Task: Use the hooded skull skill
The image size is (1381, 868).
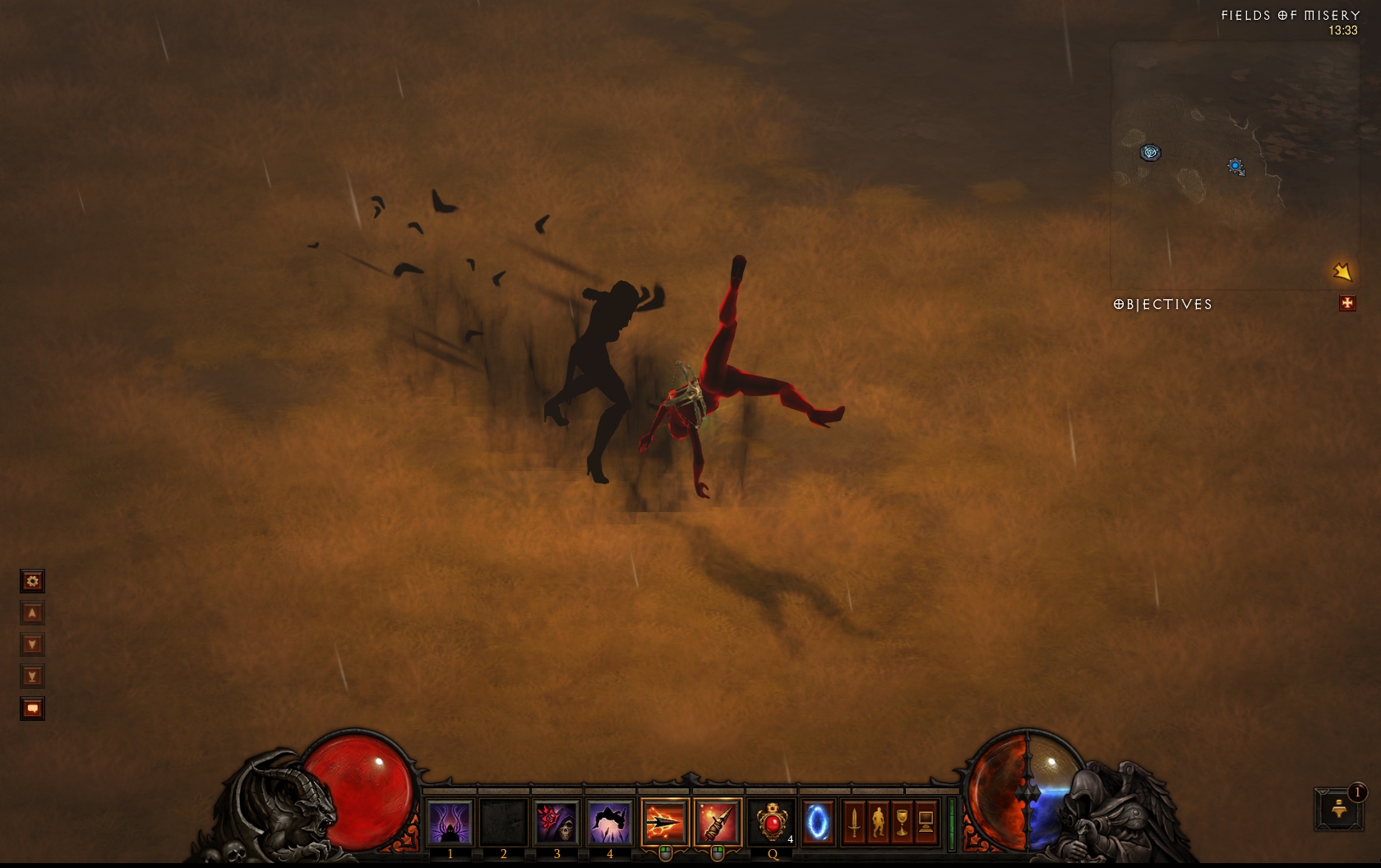Action: click(x=557, y=821)
